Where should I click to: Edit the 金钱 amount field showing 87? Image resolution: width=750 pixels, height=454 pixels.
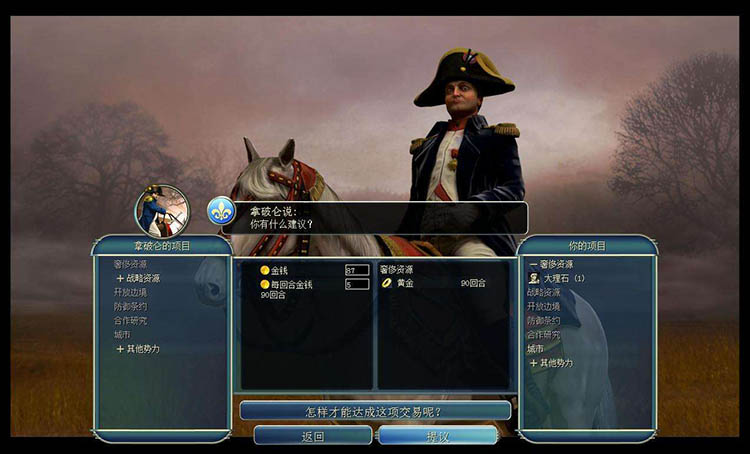[x=356, y=270]
